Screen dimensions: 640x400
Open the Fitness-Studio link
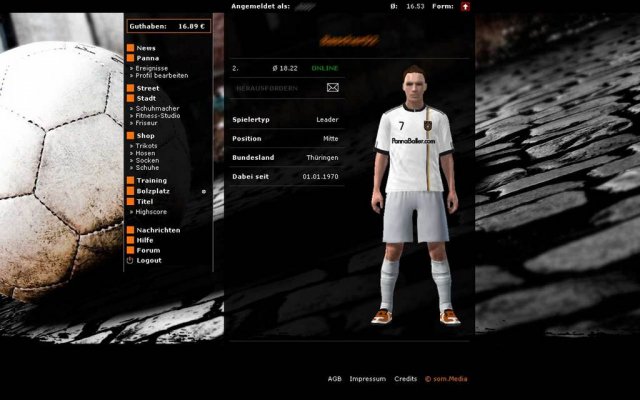coord(161,115)
